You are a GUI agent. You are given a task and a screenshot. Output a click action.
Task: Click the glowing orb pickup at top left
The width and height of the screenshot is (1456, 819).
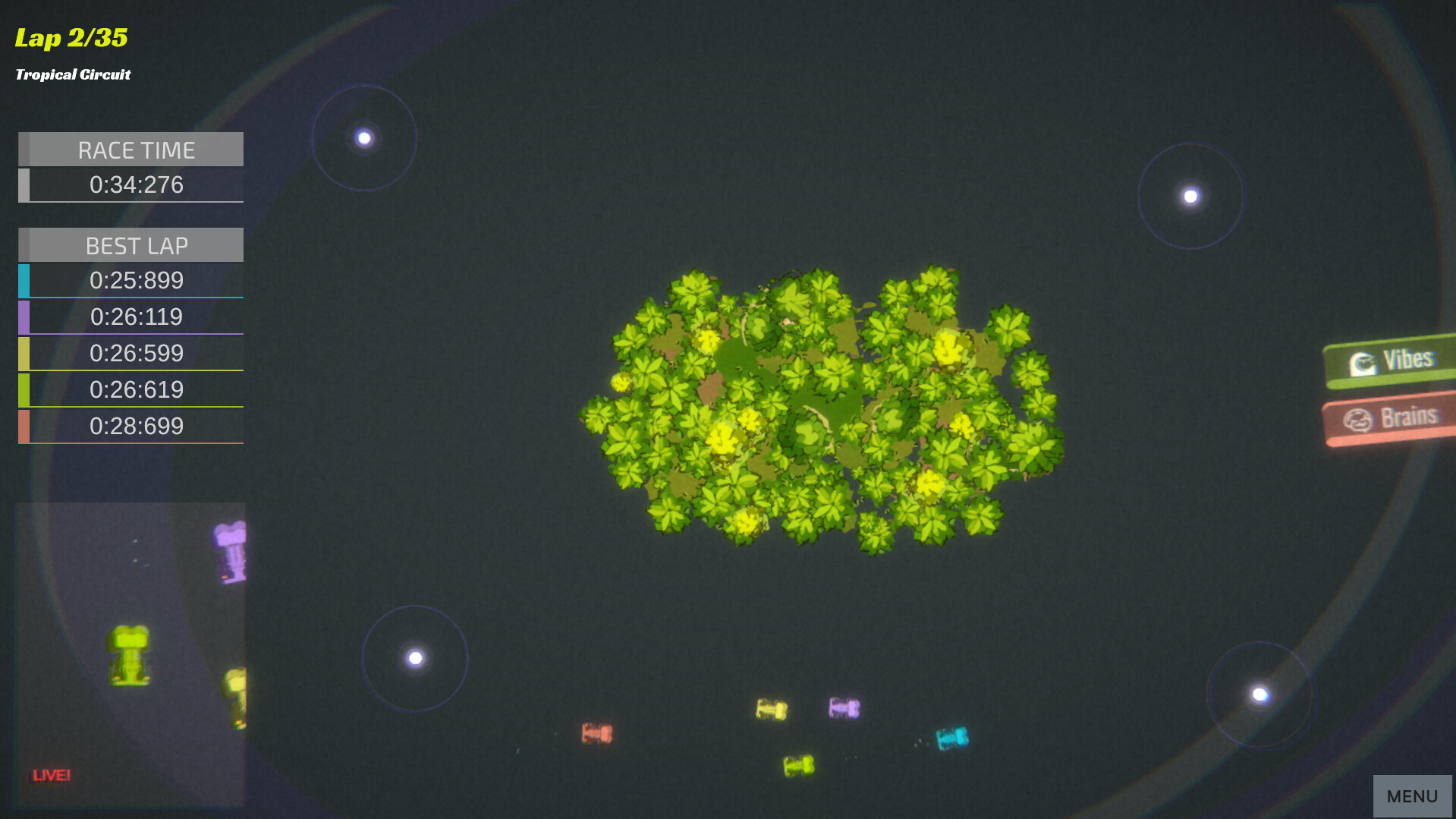click(x=365, y=137)
